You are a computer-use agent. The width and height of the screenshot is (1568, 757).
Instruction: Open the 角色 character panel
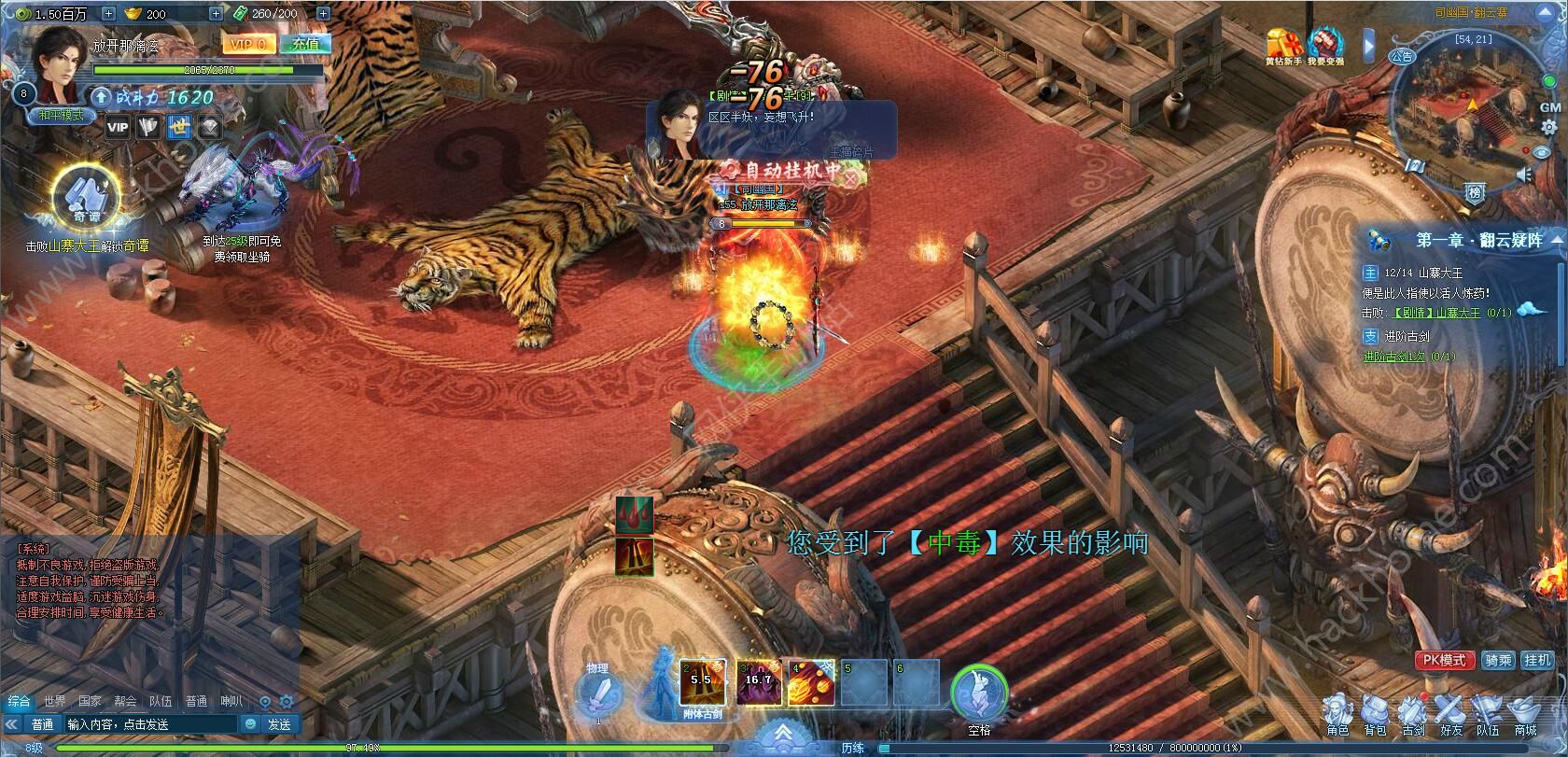tap(1337, 712)
